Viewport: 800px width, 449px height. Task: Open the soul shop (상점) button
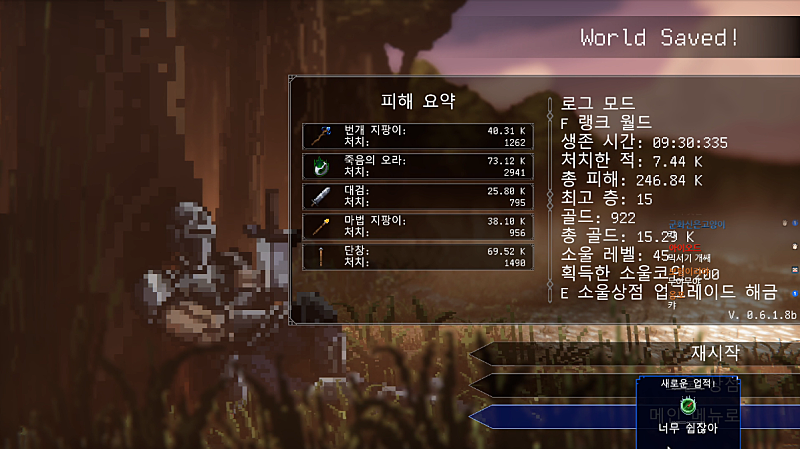[560, 384]
